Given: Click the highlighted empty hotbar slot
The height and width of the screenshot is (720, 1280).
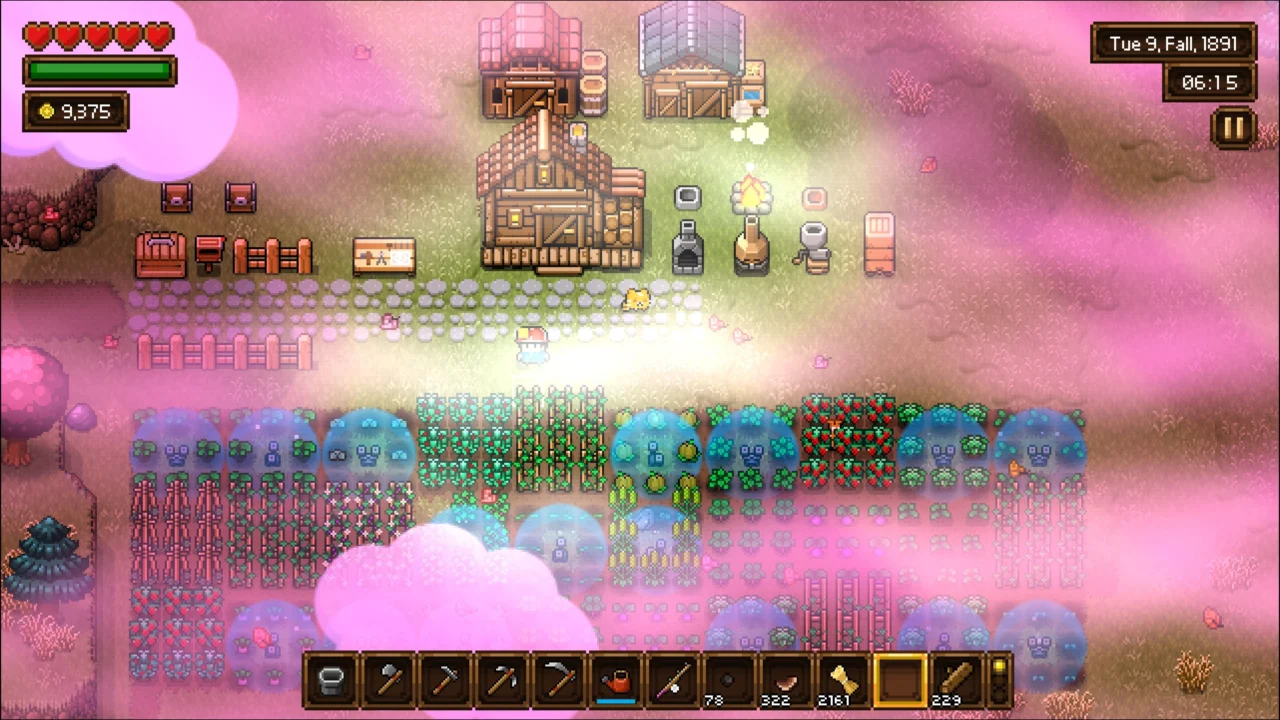Looking at the screenshot, I should point(900,681).
